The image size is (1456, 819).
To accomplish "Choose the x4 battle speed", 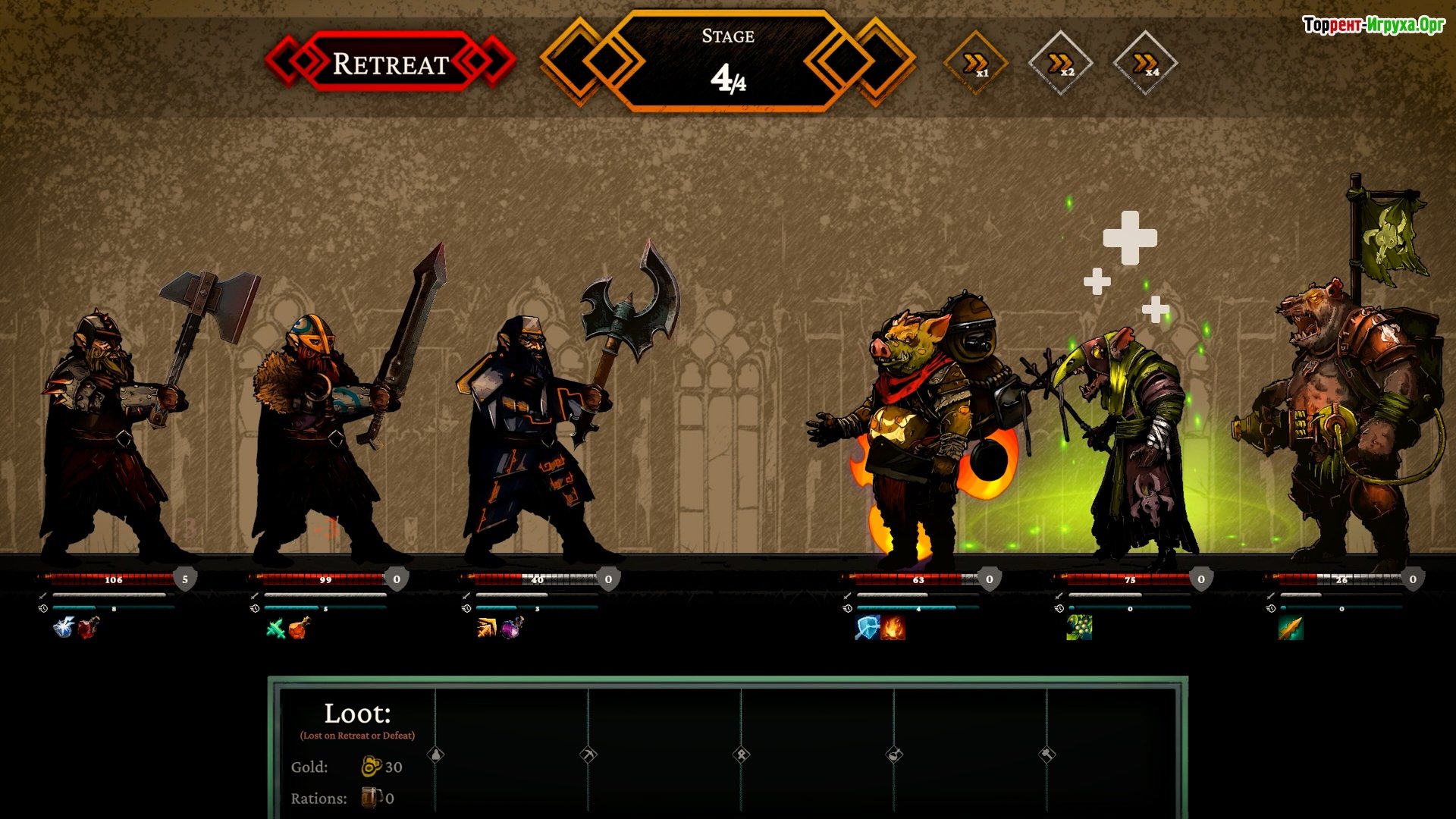I will click(1145, 64).
